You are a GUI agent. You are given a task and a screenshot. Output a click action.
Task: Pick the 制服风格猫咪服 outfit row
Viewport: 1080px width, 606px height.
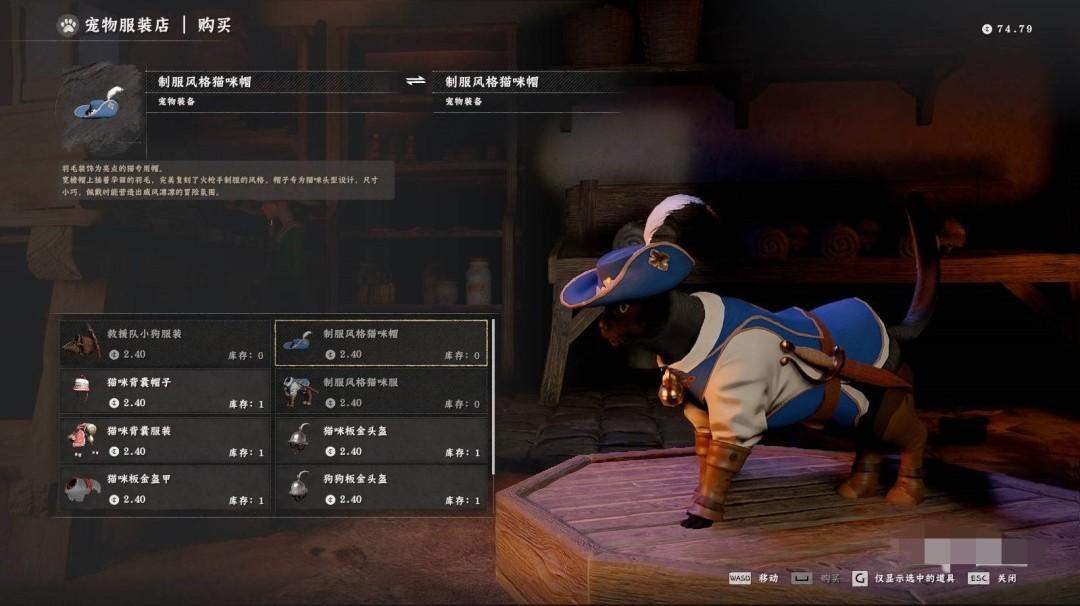pyautogui.click(x=381, y=391)
